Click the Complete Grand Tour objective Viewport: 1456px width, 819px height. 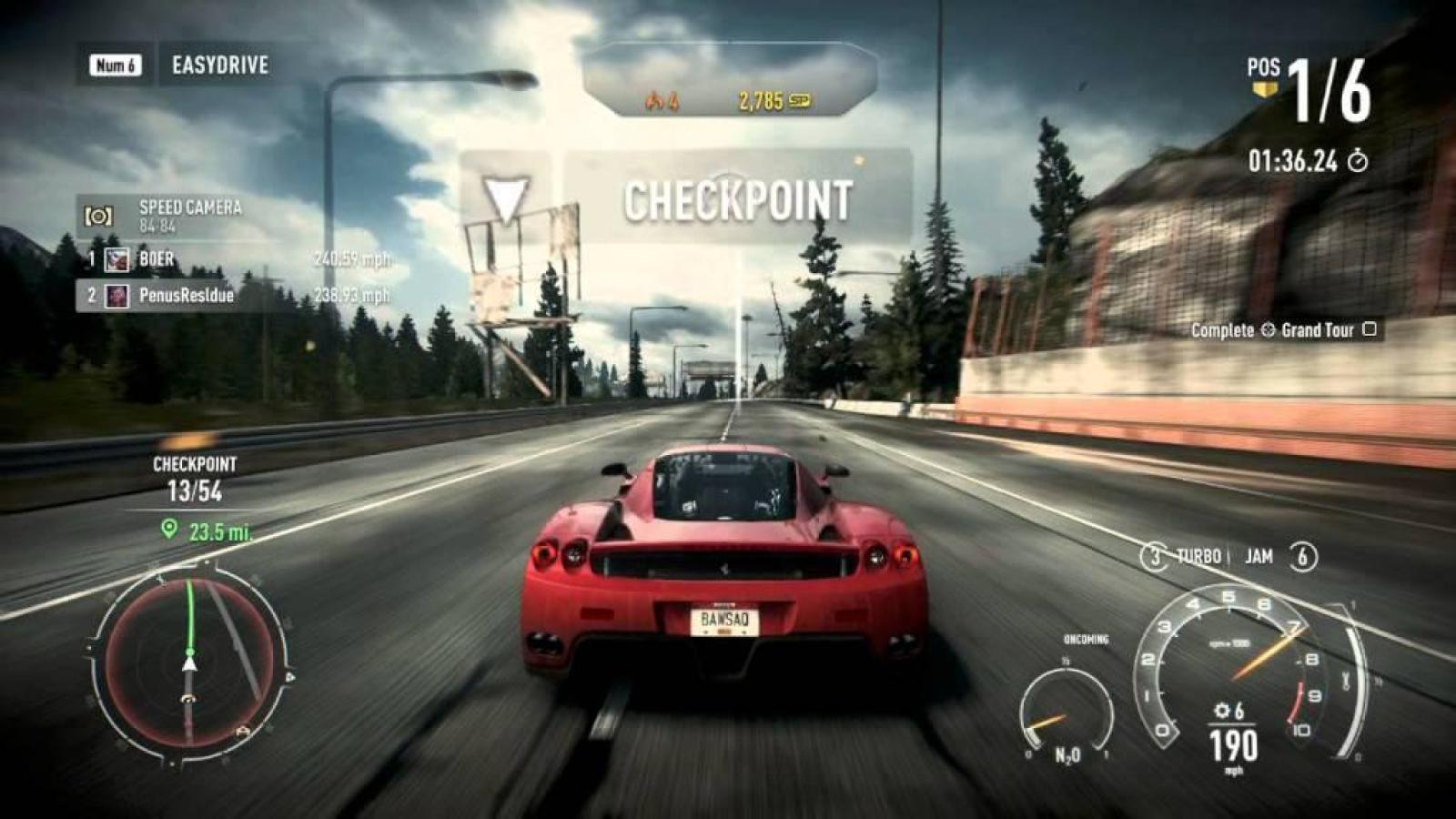point(1282,330)
